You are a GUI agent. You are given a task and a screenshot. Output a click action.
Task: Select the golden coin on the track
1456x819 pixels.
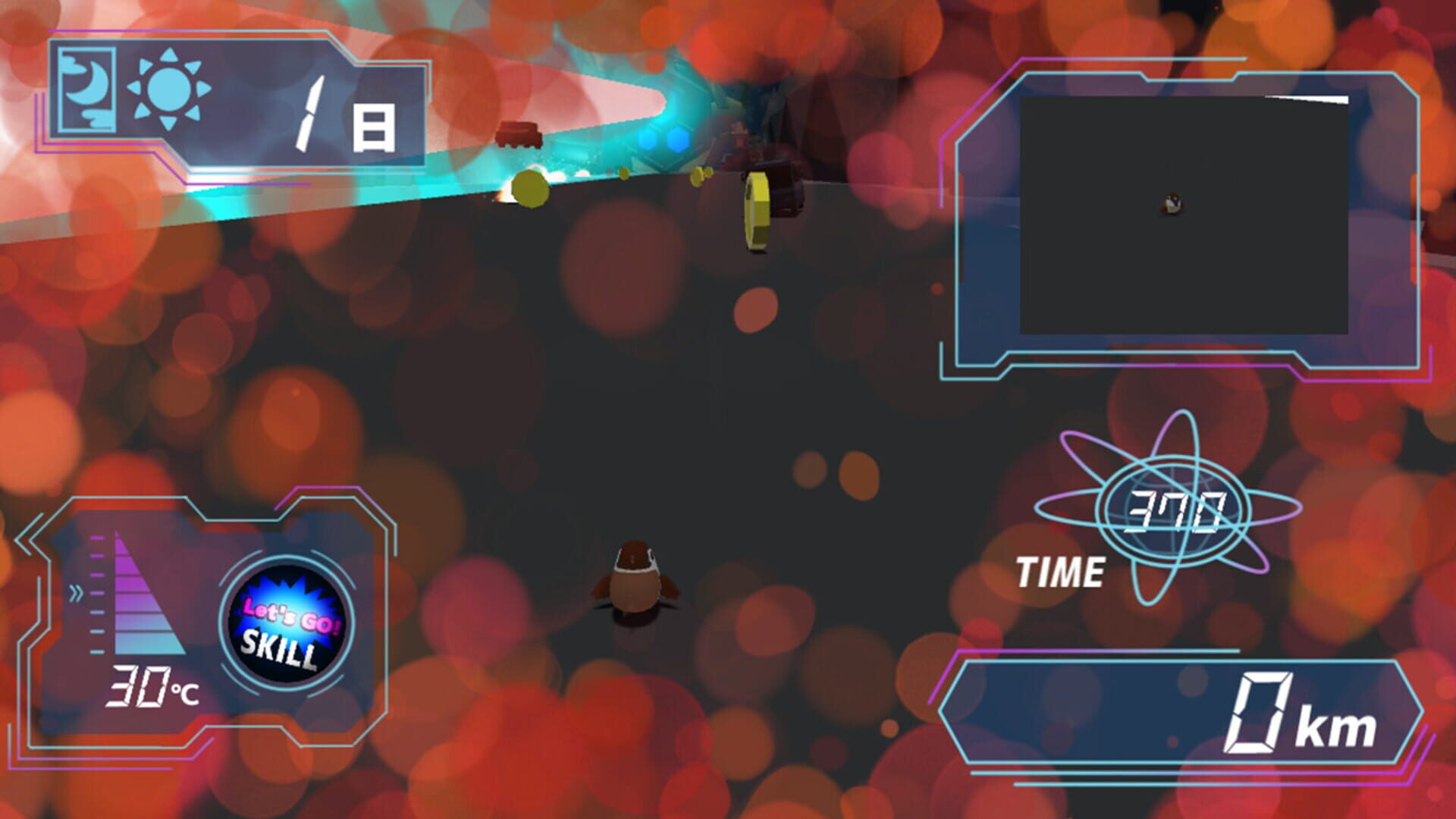click(x=756, y=212)
